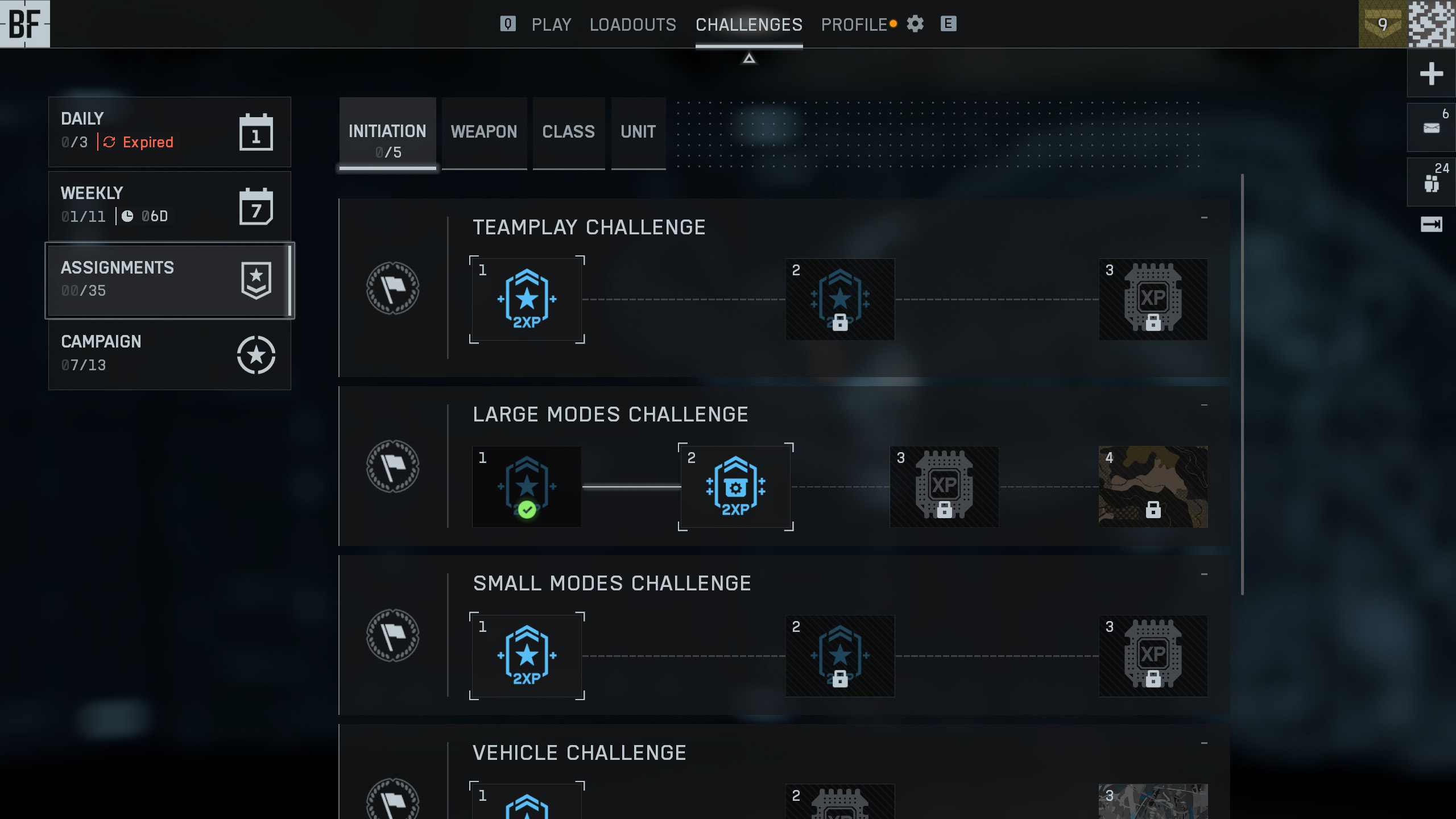The height and width of the screenshot is (819, 1456).
Task: Open the Profile menu
Action: coord(854,24)
